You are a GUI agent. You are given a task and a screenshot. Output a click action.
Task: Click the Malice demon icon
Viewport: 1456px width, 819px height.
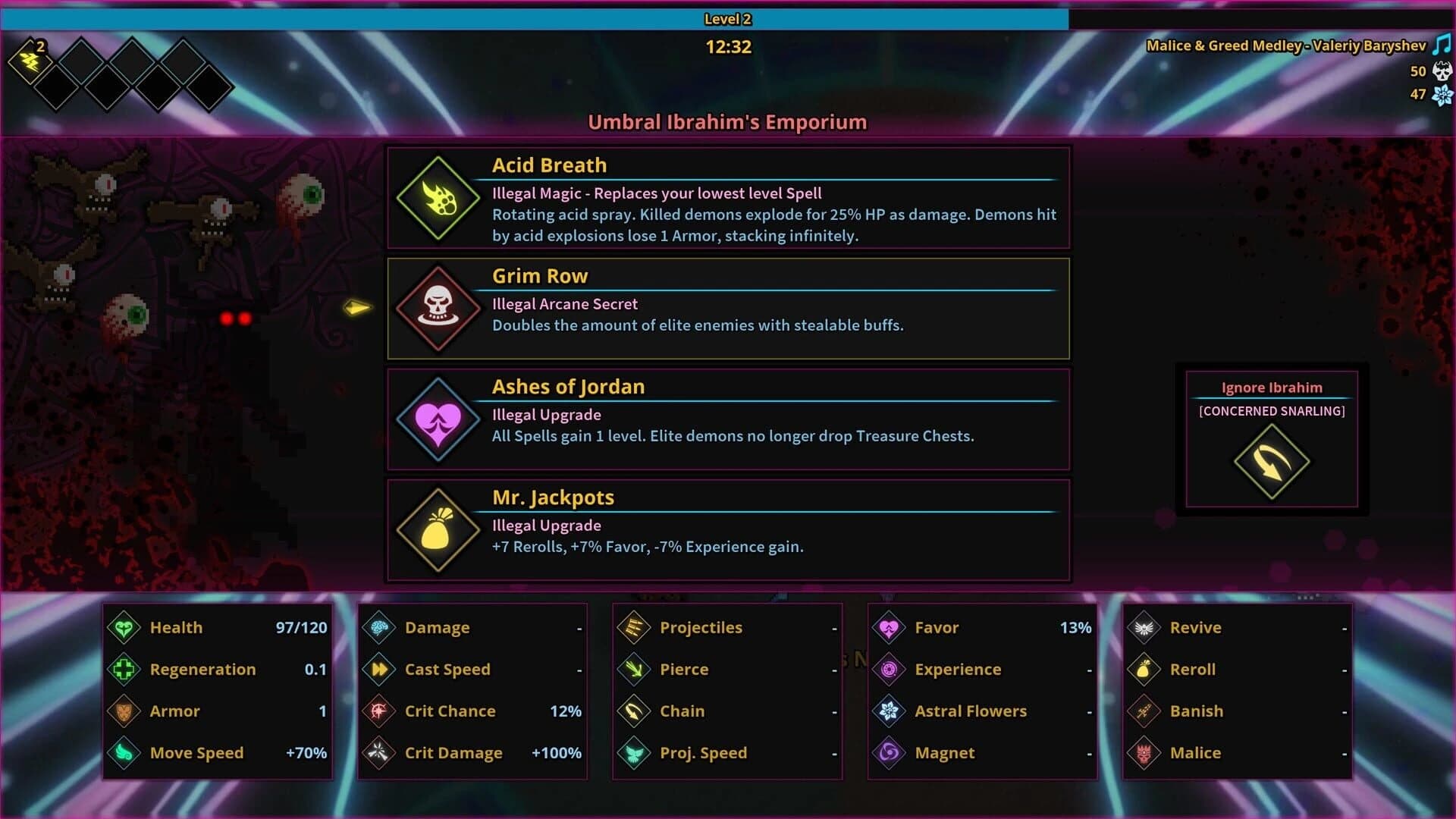coord(1146,752)
